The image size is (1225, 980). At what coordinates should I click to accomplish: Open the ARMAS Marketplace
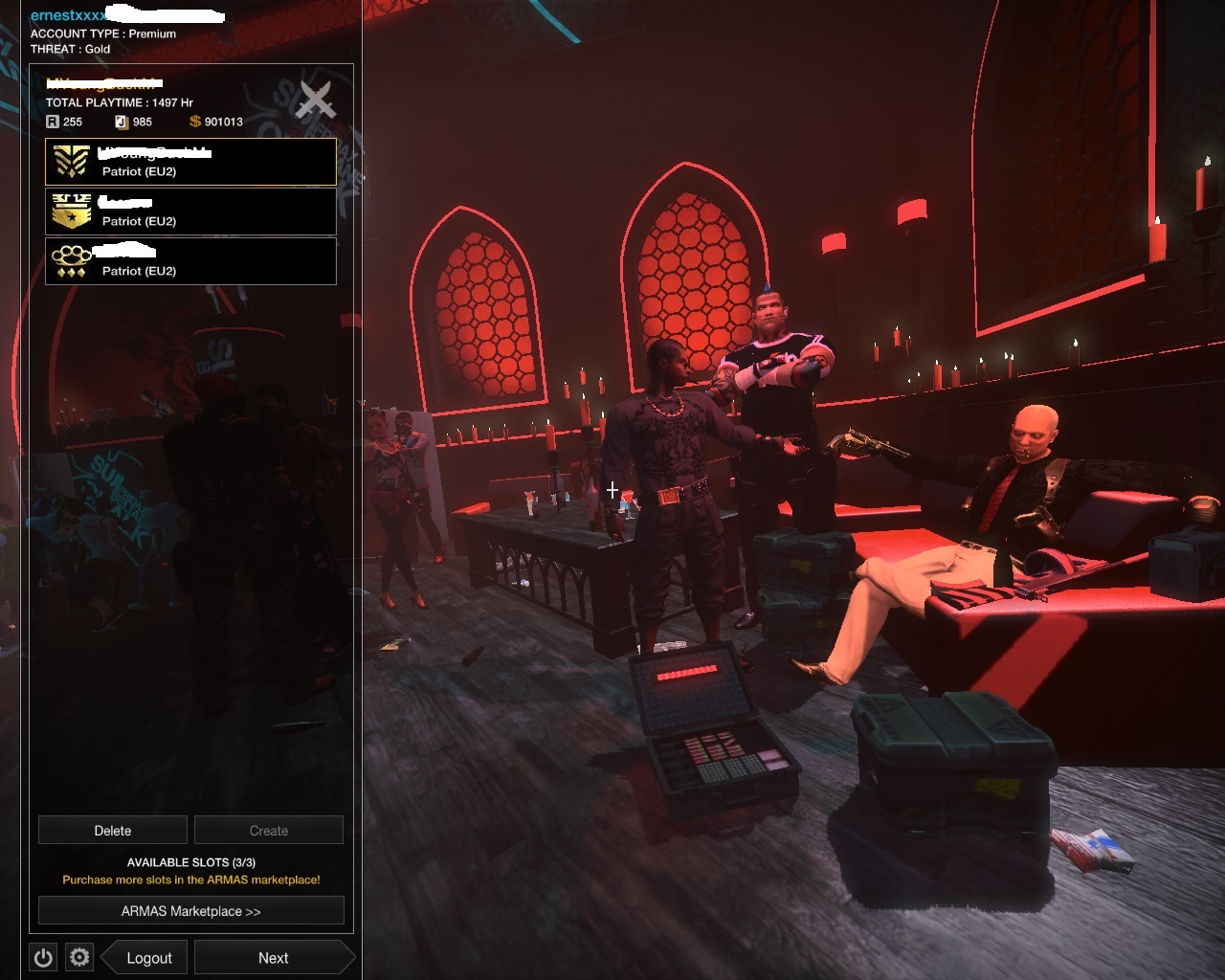(190, 910)
